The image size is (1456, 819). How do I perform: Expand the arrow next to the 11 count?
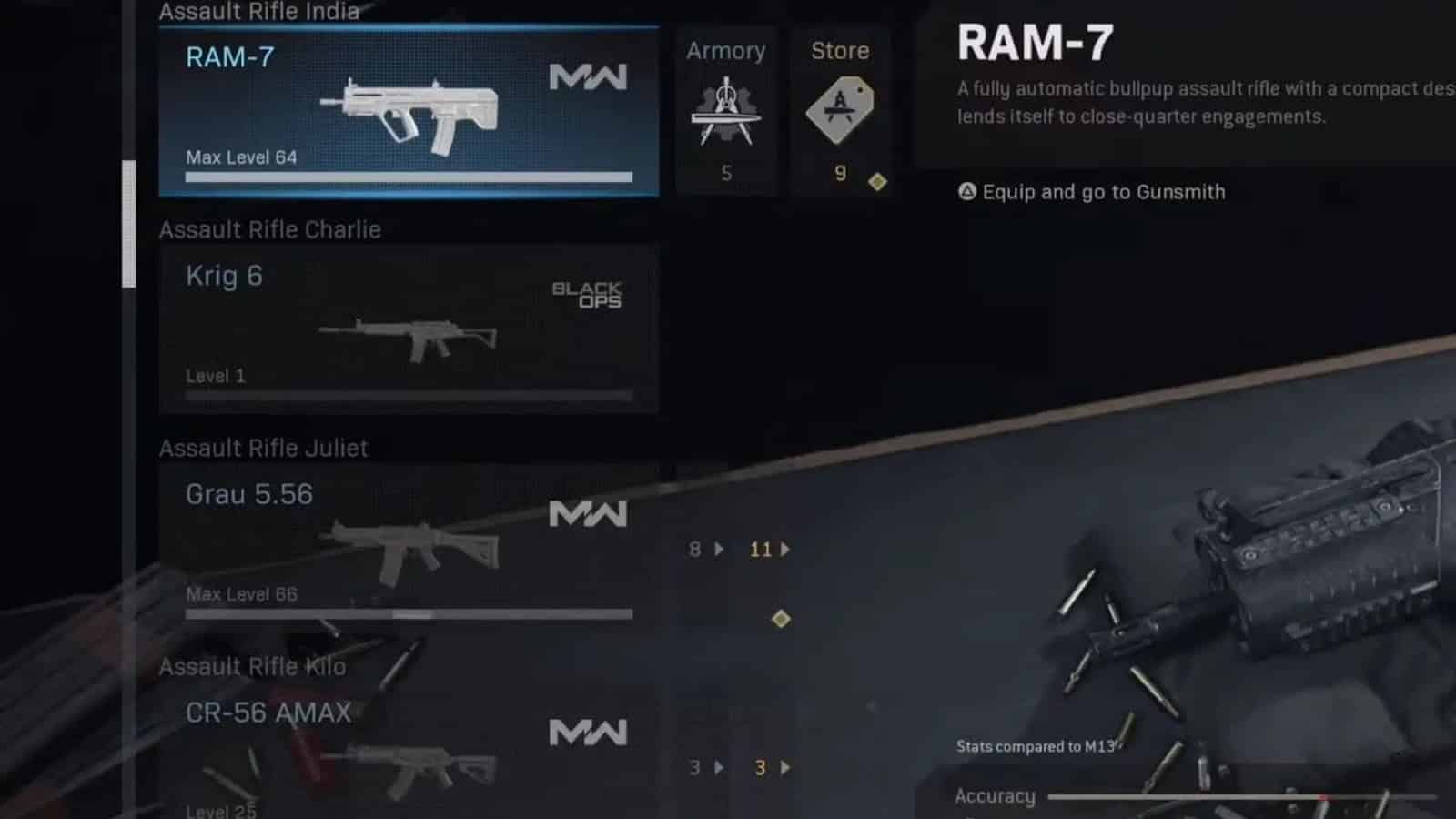784,549
